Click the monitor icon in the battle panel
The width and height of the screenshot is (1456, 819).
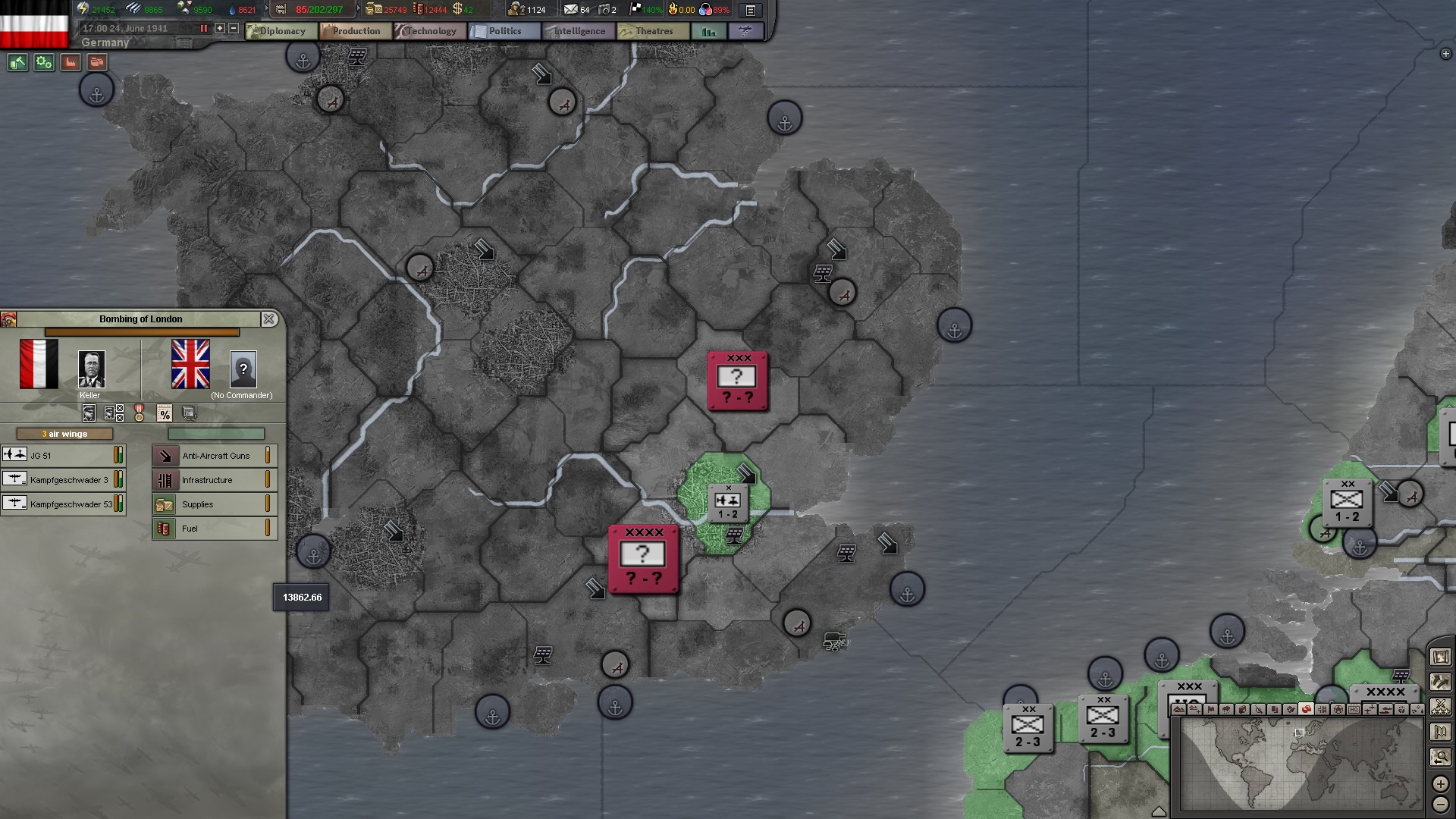click(x=188, y=413)
